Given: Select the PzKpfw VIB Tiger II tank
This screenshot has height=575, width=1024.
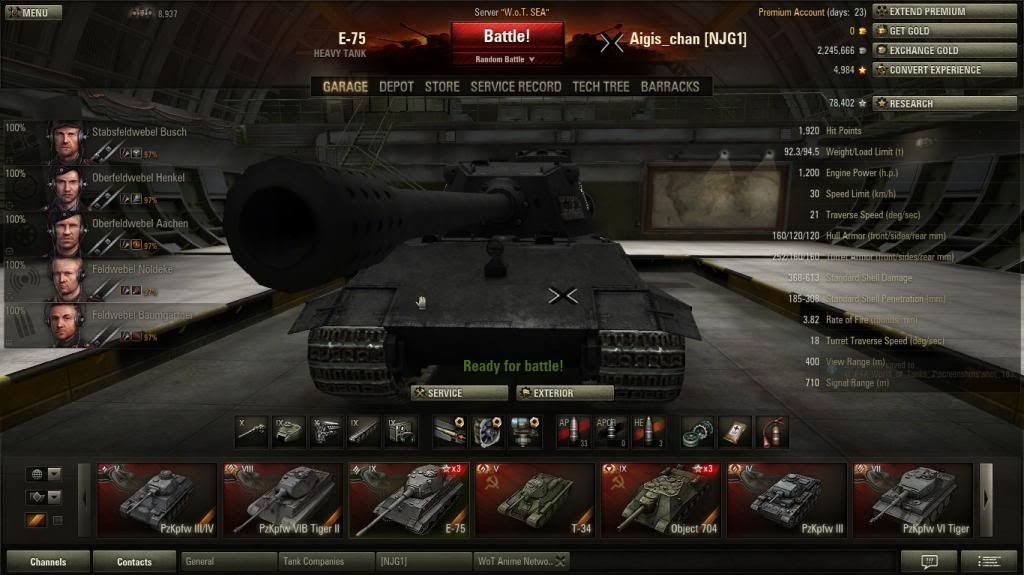Looking at the screenshot, I should 282,500.
